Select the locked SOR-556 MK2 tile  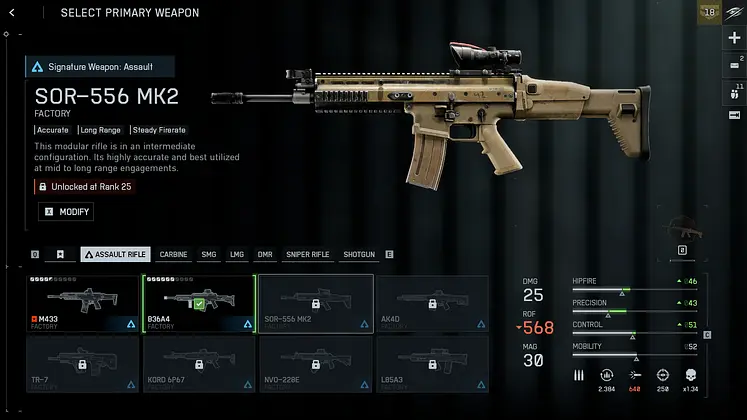pos(316,303)
